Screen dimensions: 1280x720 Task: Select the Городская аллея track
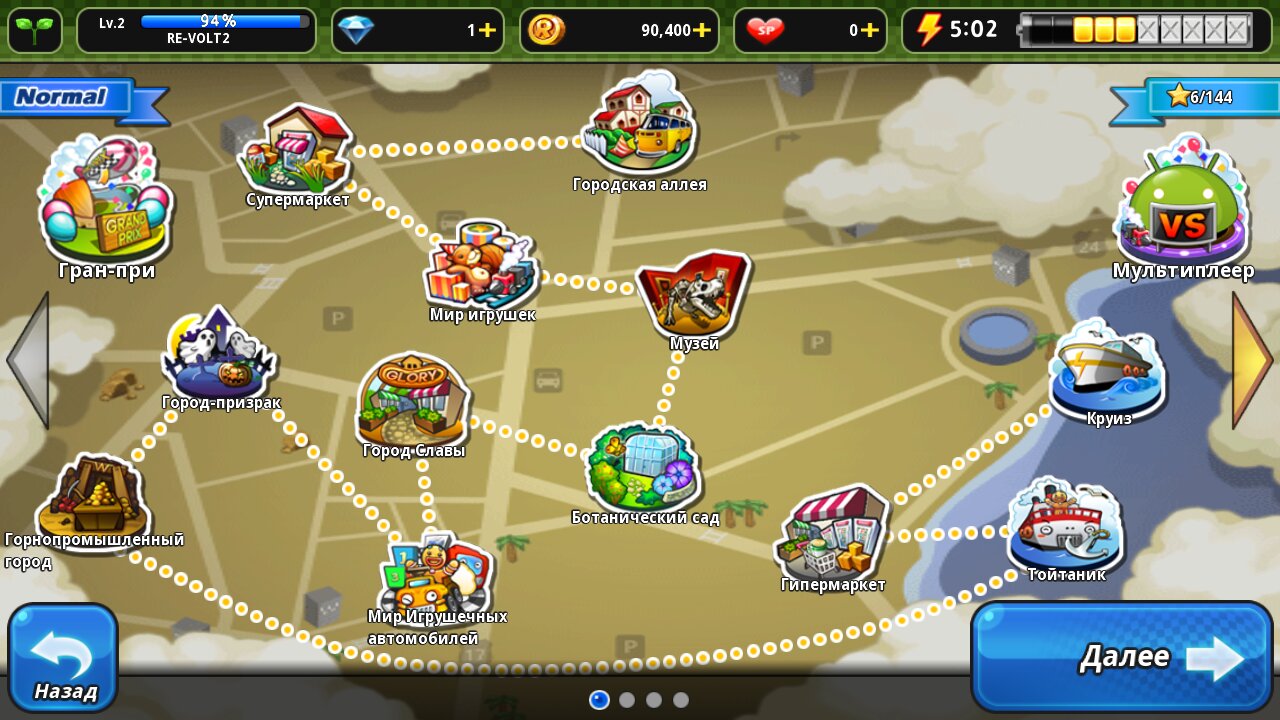tap(640, 125)
